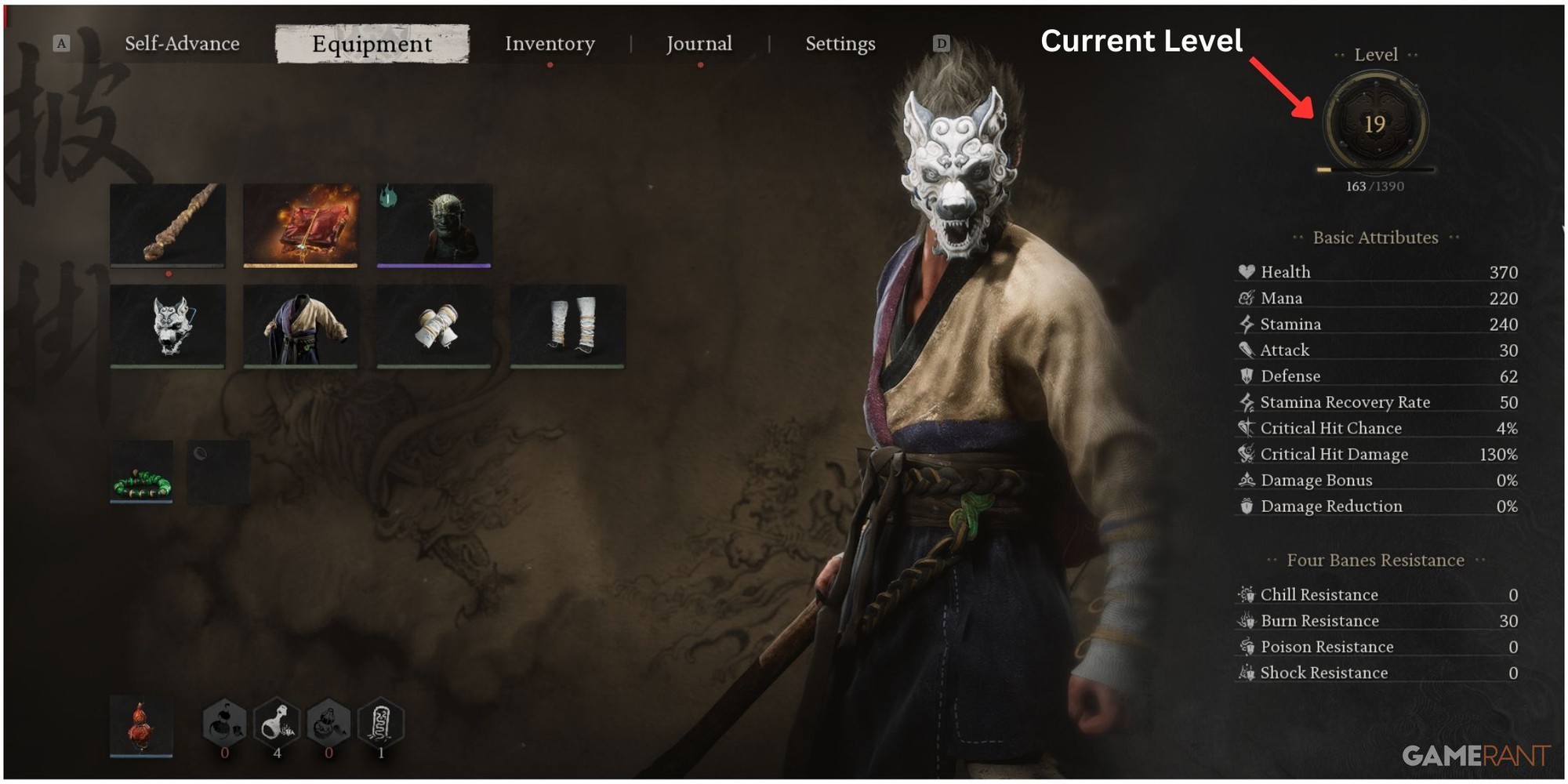
Task: Choose the white wrapped bracers slot
Action: tap(434, 325)
